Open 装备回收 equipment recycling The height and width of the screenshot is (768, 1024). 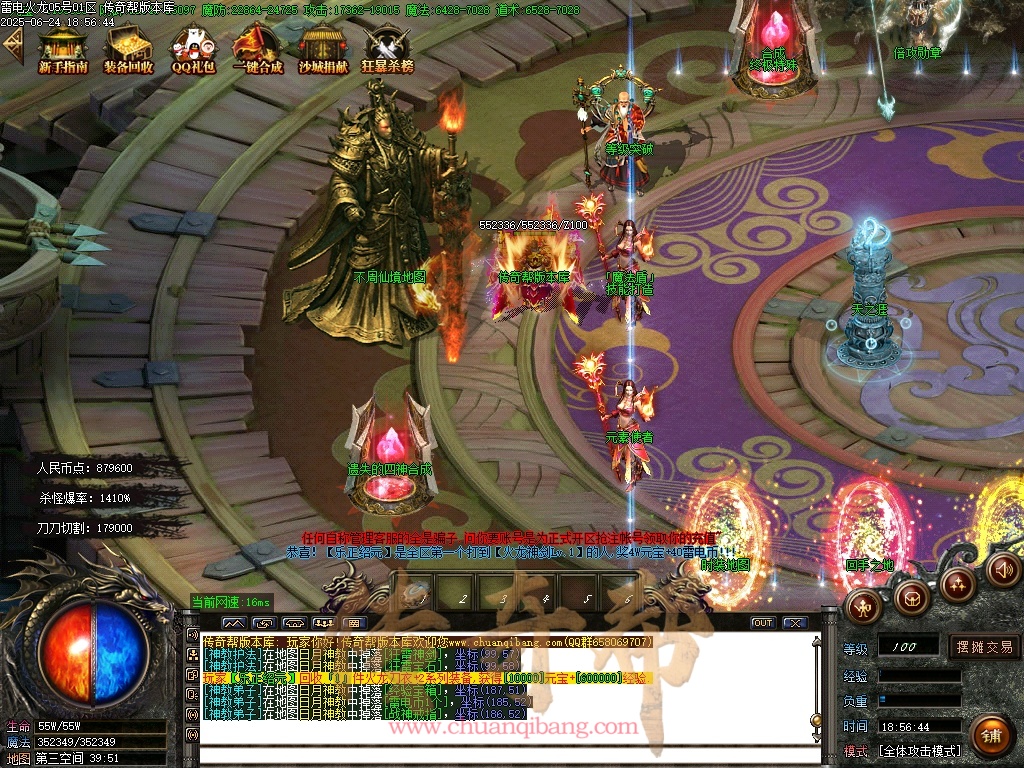click(128, 50)
